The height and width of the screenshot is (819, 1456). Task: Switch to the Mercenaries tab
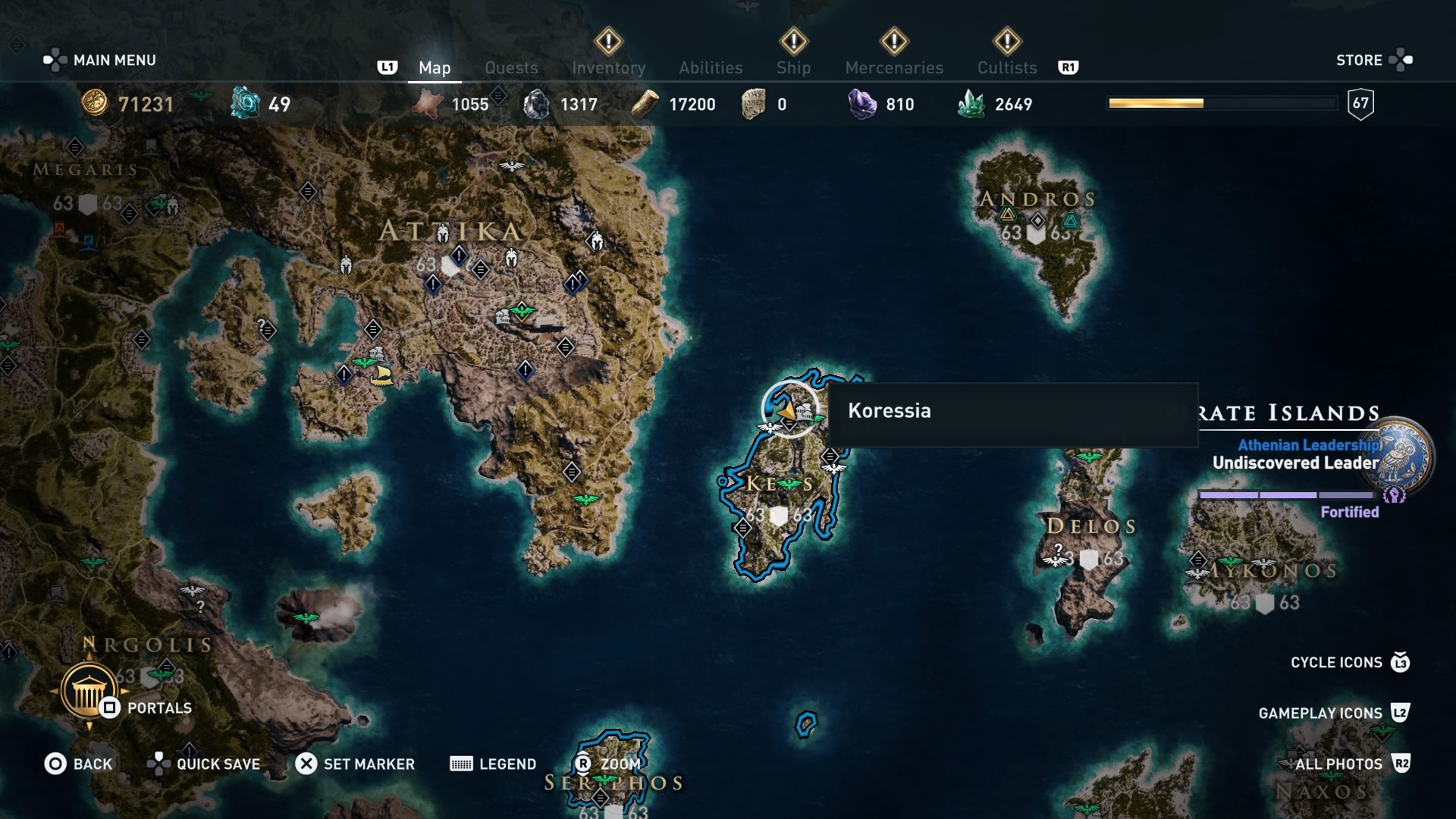[x=894, y=67]
